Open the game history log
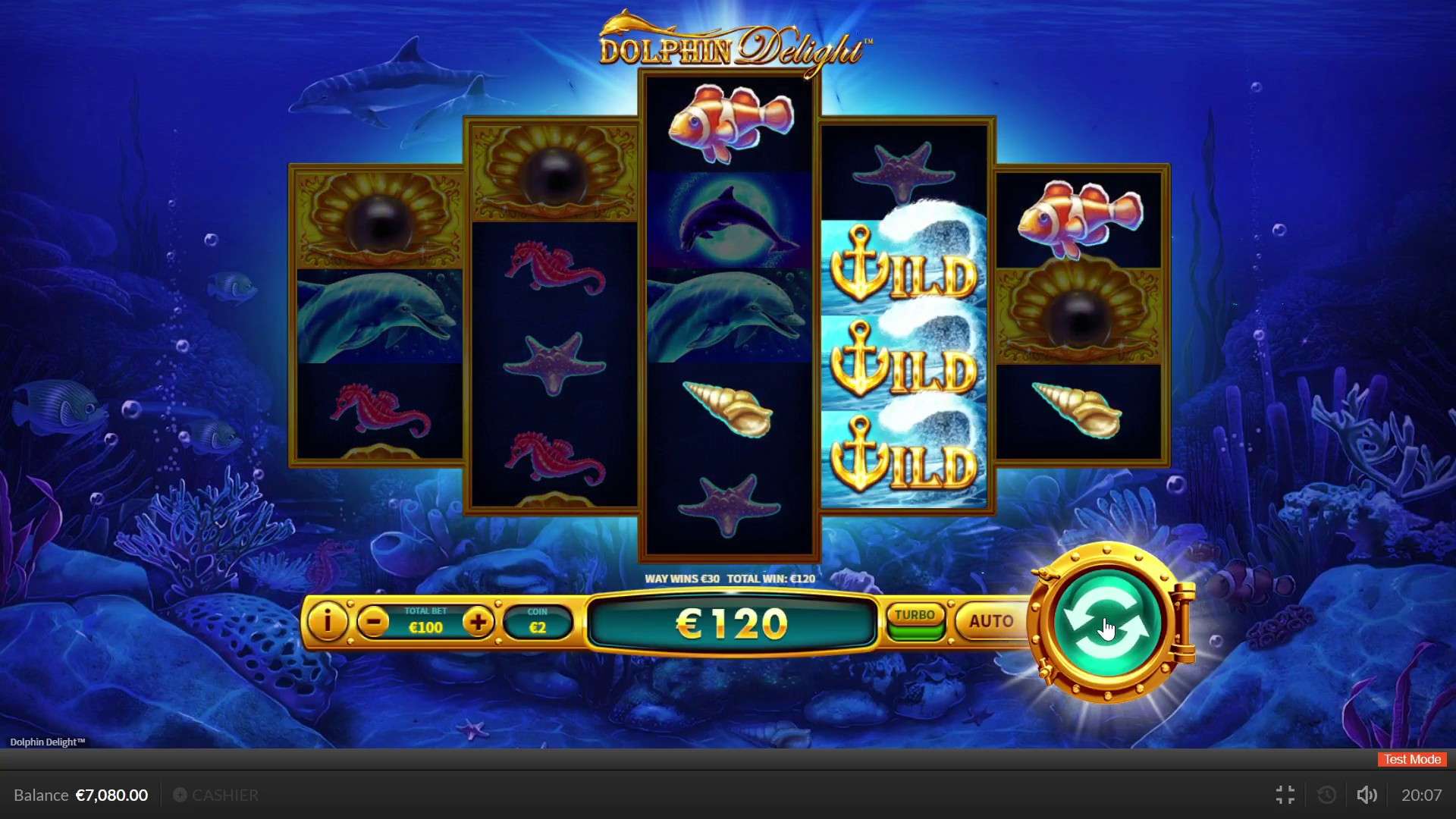Viewport: 1456px width, 819px height. (x=1326, y=795)
